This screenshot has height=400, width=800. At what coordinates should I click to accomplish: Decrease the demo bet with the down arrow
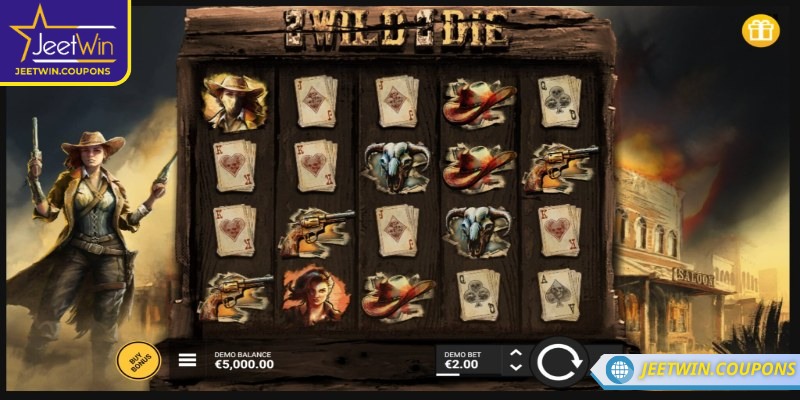[x=515, y=368]
